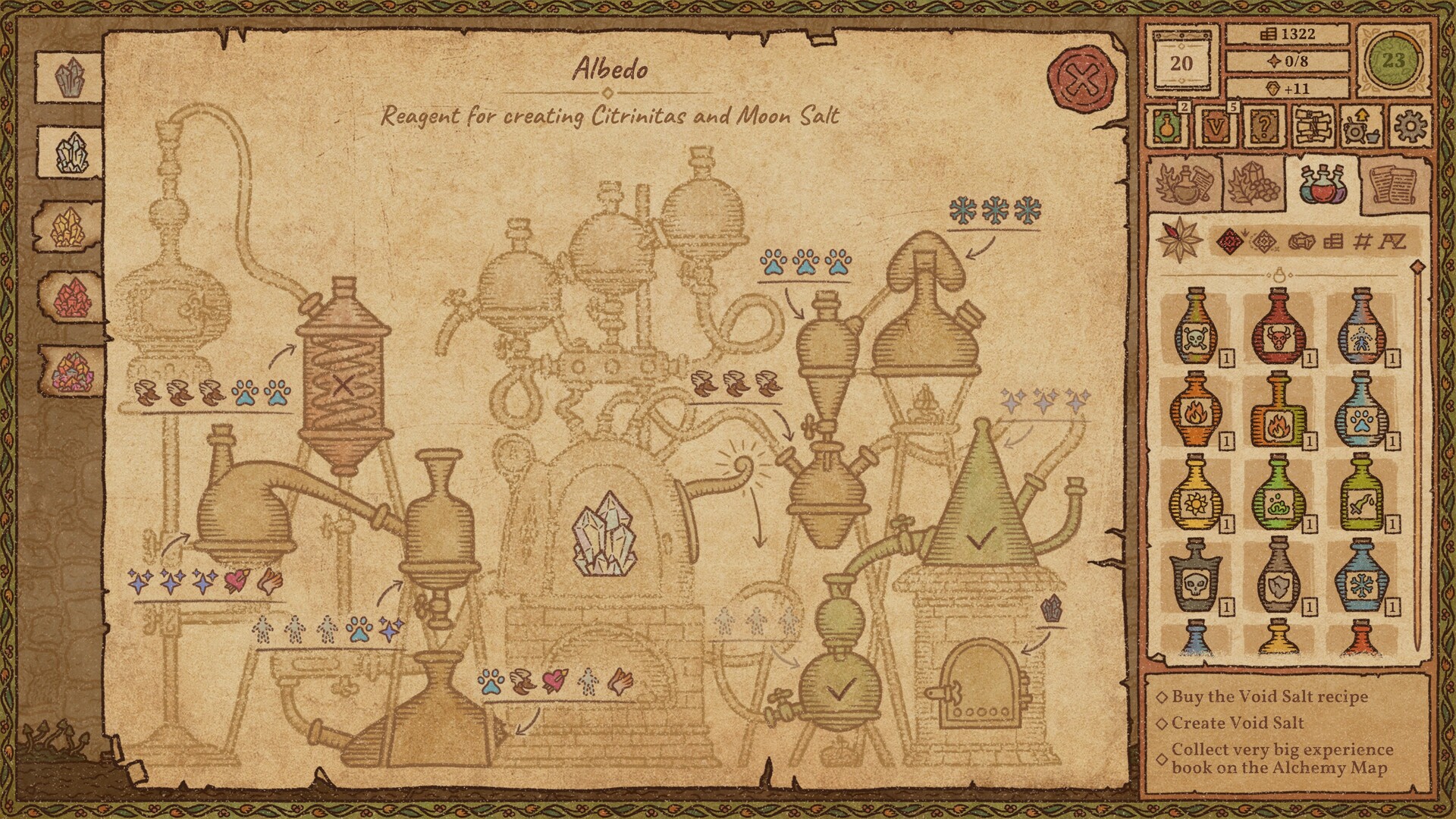
Task: Toggle the red diamond rarity filter
Action: (x=1230, y=243)
